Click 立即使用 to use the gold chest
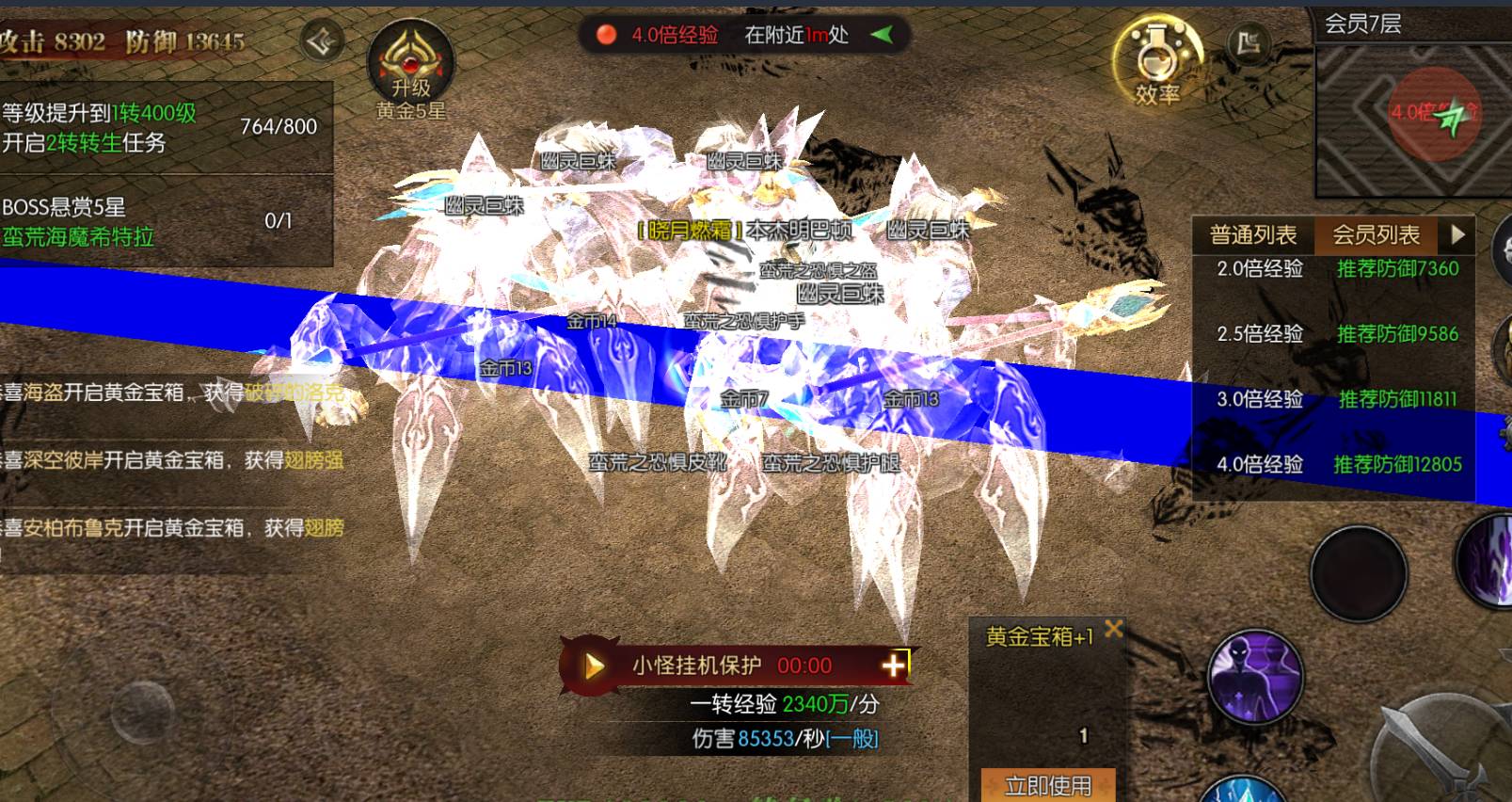Screen dimensions: 1512x802 [1047, 785]
